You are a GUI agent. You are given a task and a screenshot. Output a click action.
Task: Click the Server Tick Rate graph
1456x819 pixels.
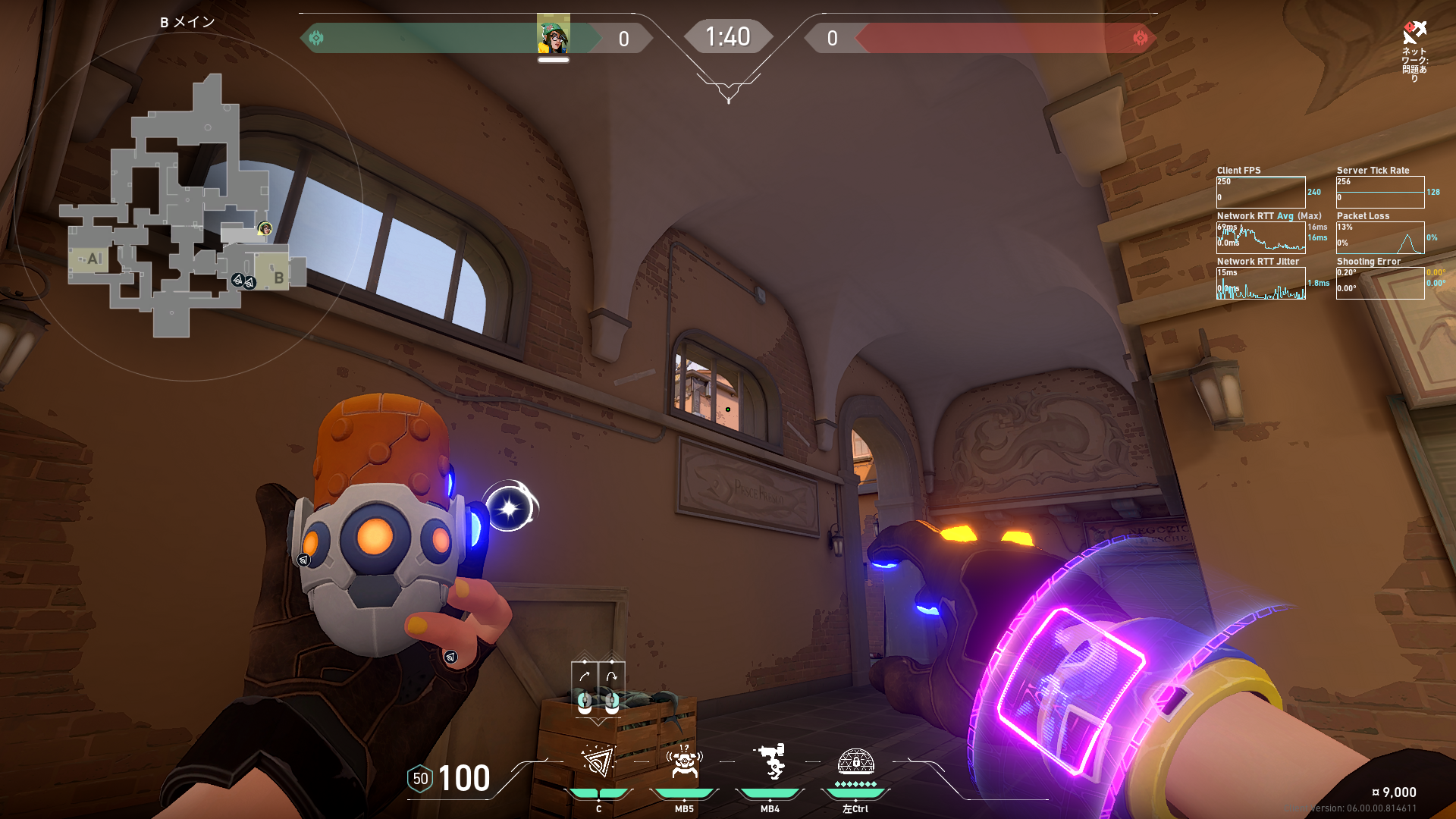(x=1380, y=192)
